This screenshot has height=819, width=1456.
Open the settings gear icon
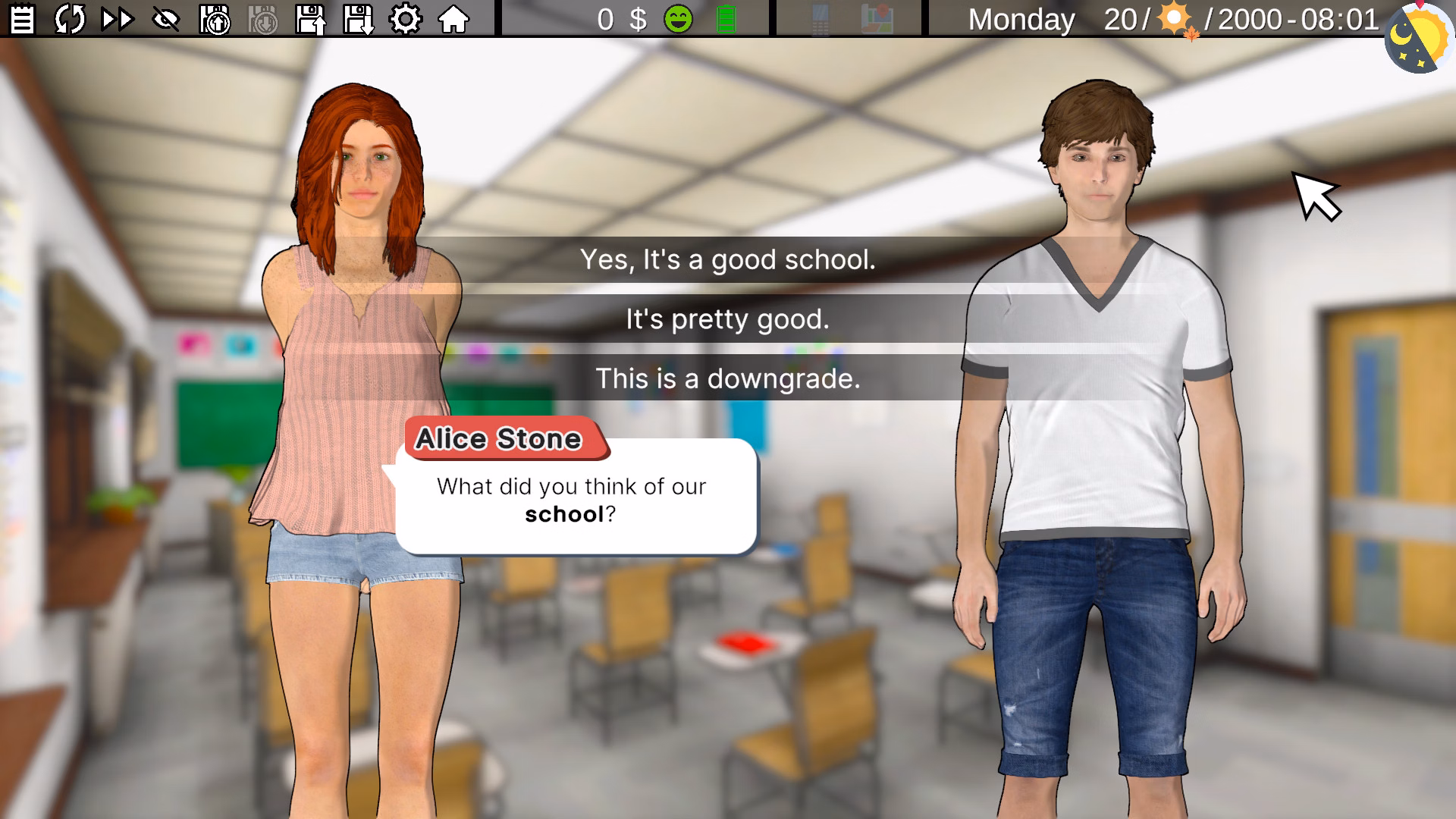point(407,19)
